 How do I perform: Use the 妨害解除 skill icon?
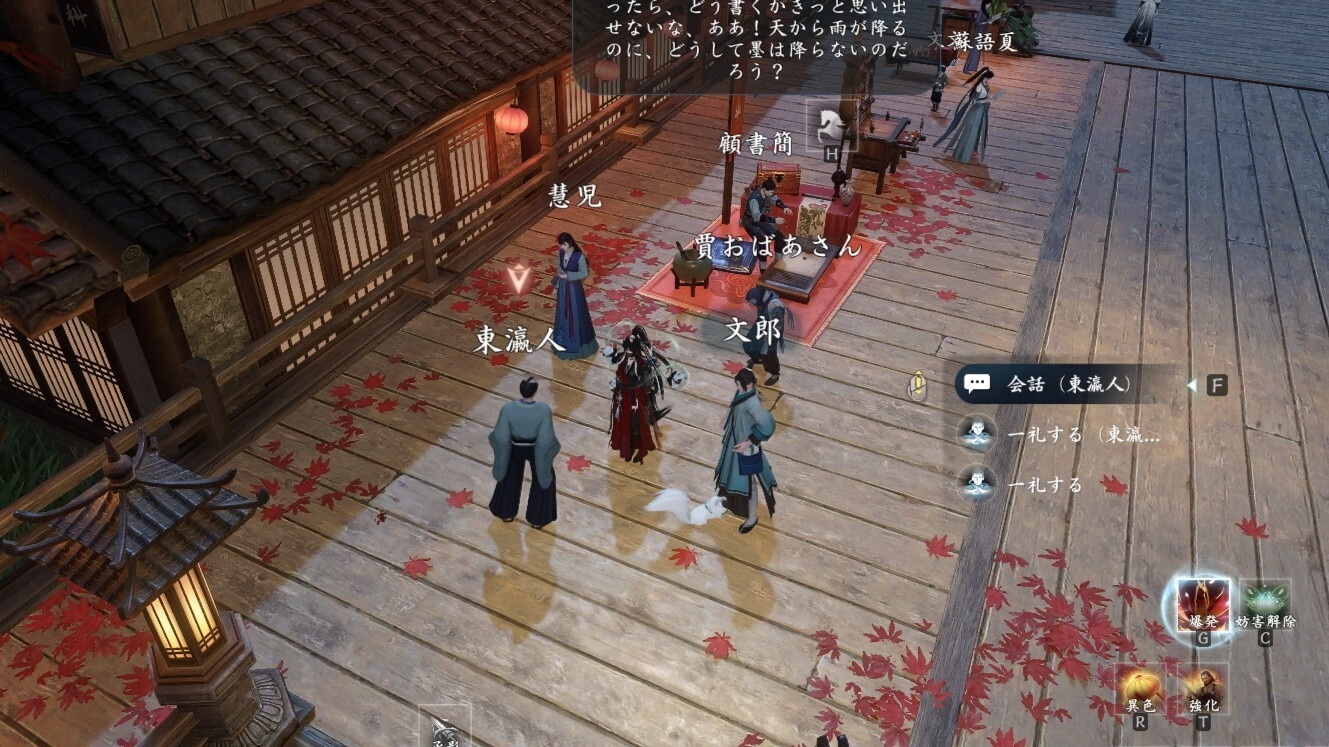pyautogui.click(x=1265, y=603)
